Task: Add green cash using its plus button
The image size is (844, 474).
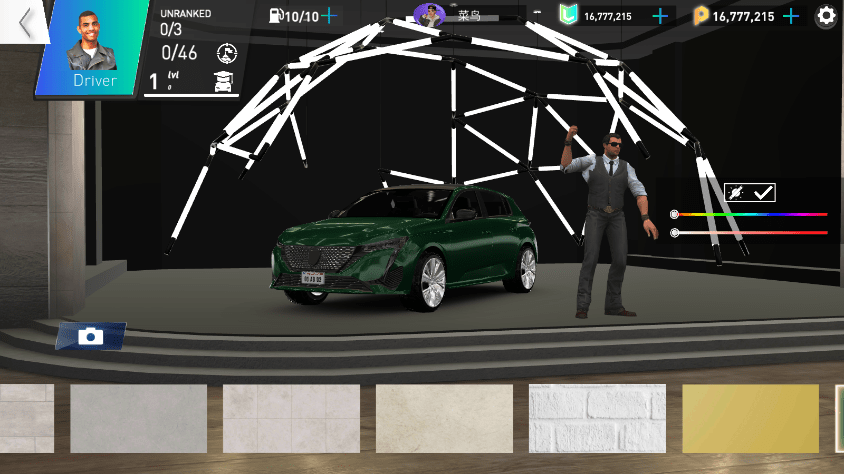Action: tap(659, 16)
